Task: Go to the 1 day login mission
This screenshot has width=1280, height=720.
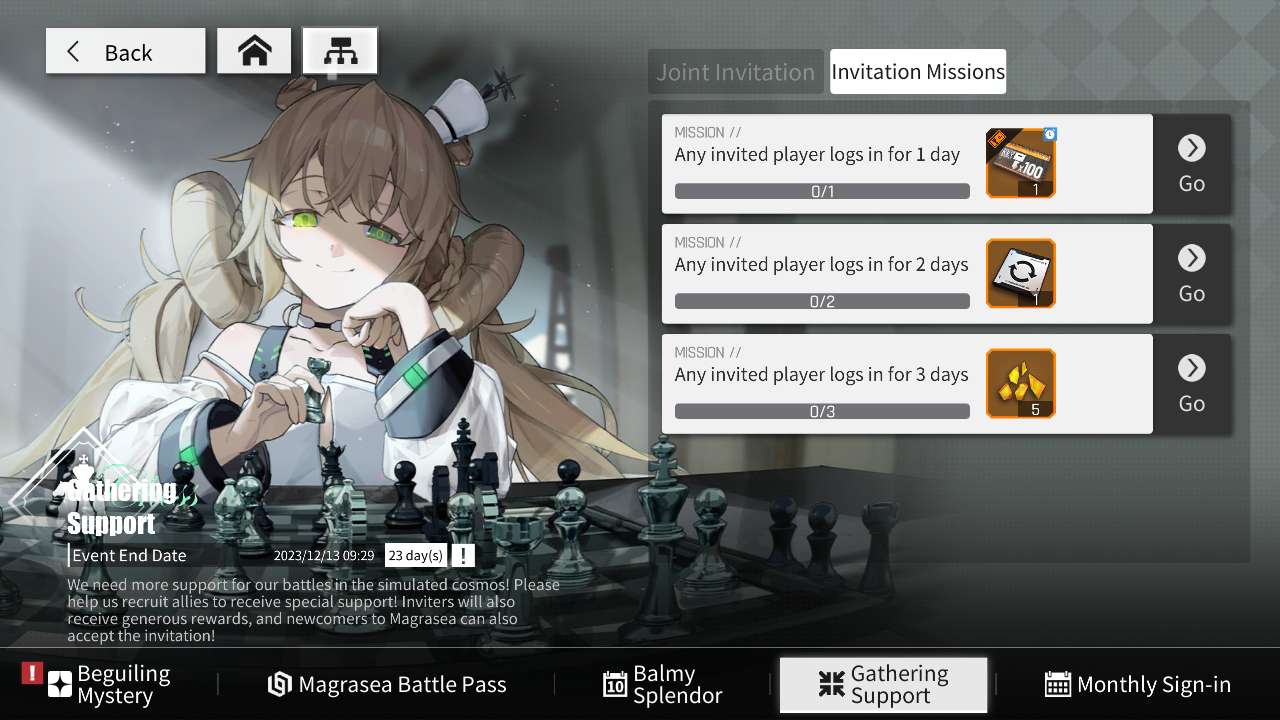Action: (x=1191, y=164)
